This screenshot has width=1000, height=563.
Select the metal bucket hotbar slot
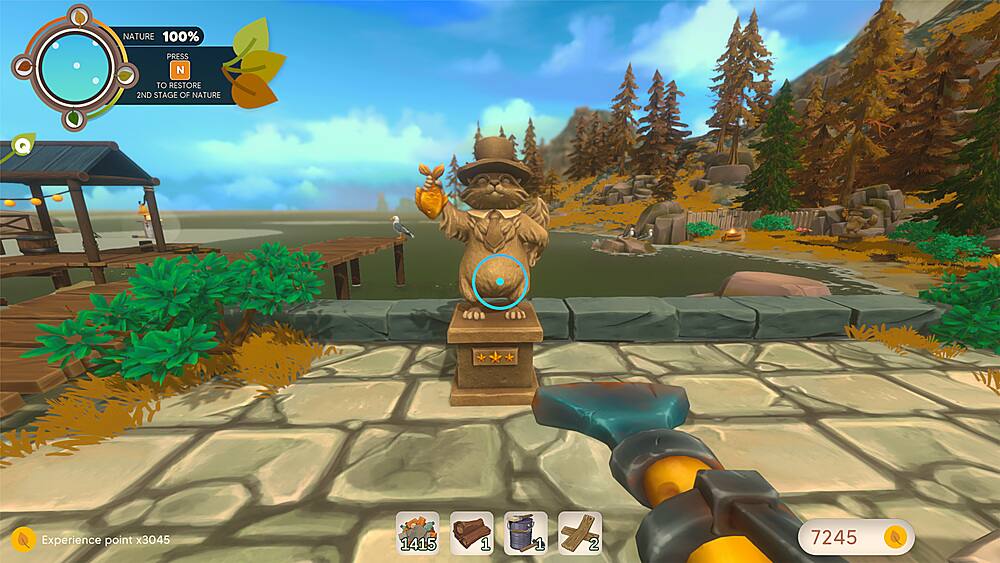pos(525,533)
